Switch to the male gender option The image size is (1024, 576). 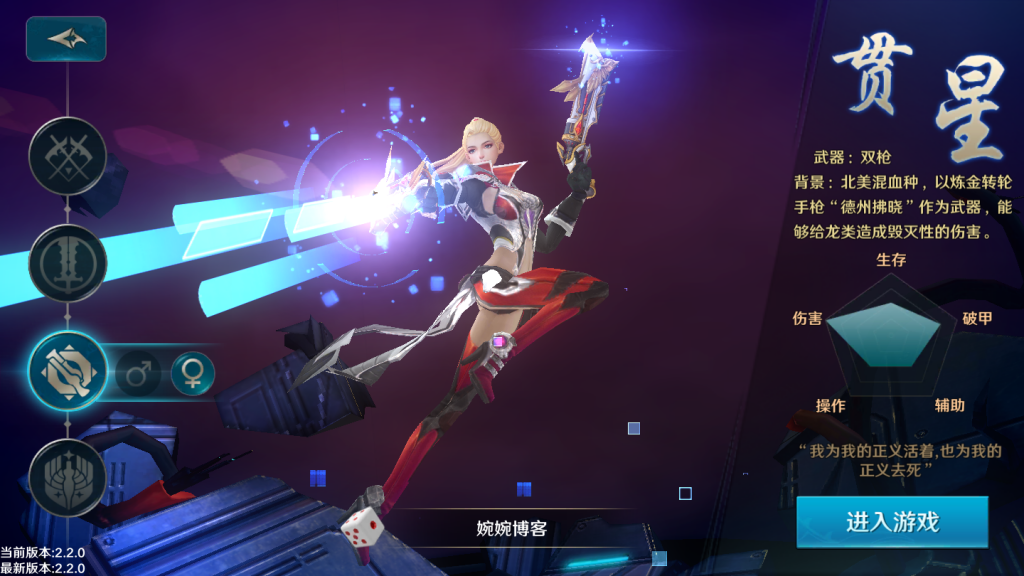click(136, 373)
